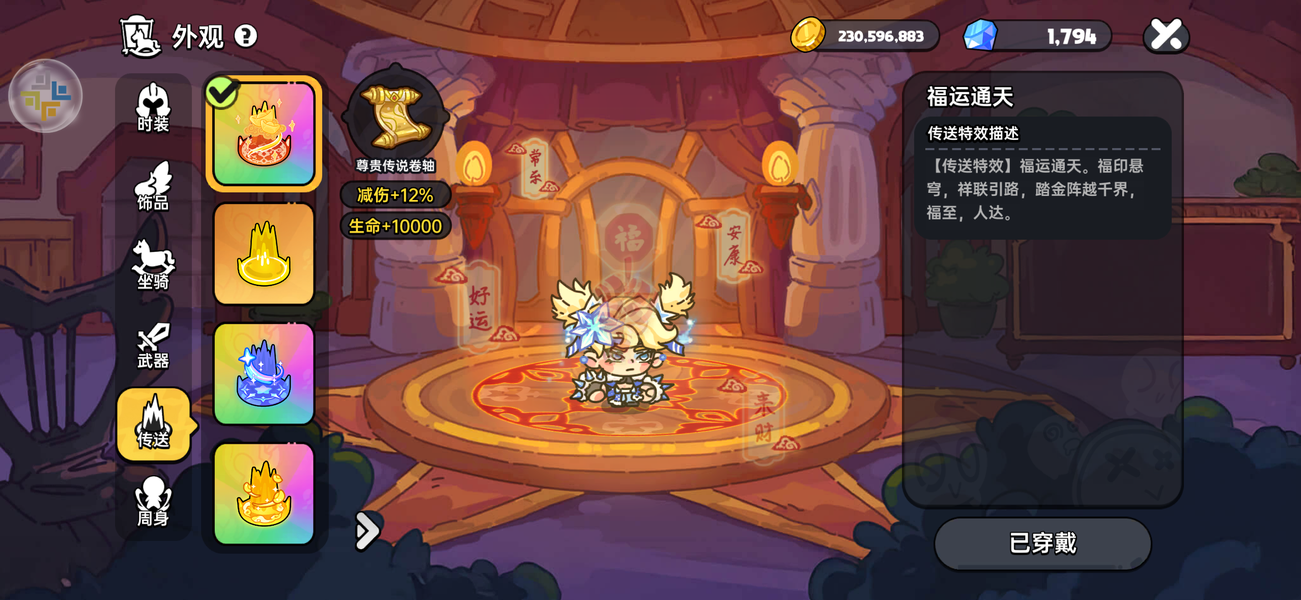The height and width of the screenshot is (600, 1301).
Task: Tap the gold coin currency counter
Action: pyautogui.click(x=865, y=36)
